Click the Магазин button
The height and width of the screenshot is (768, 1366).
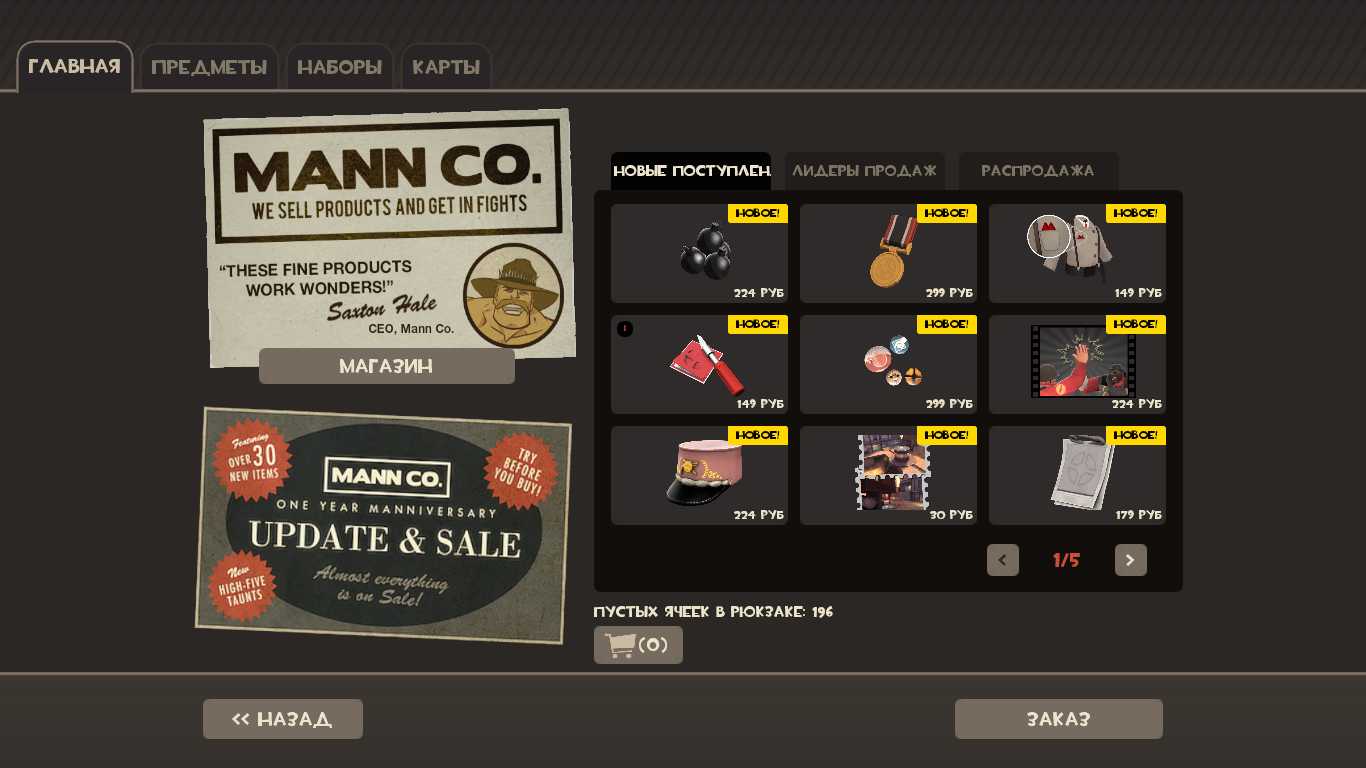pos(387,366)
